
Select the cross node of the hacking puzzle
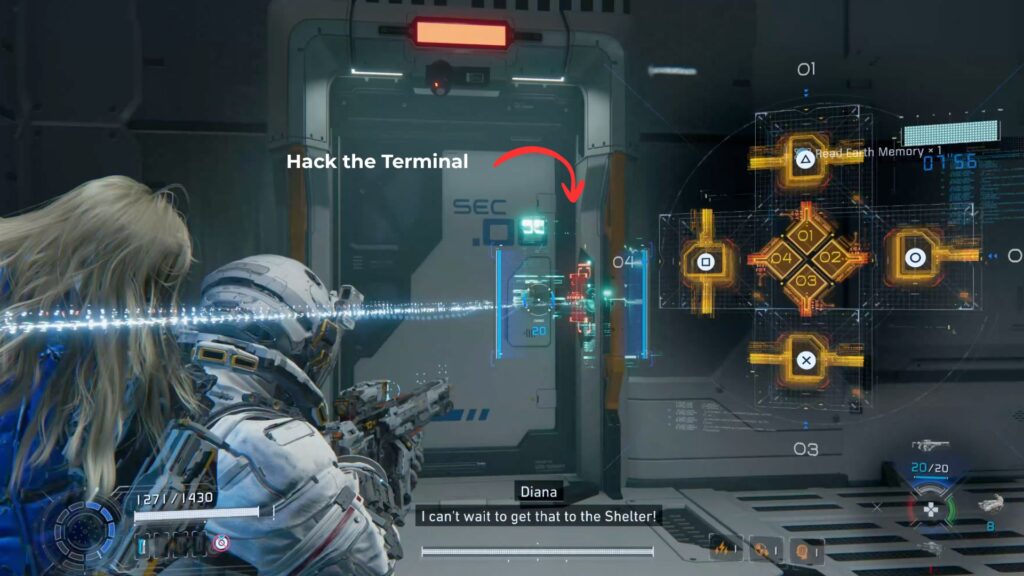806,360
